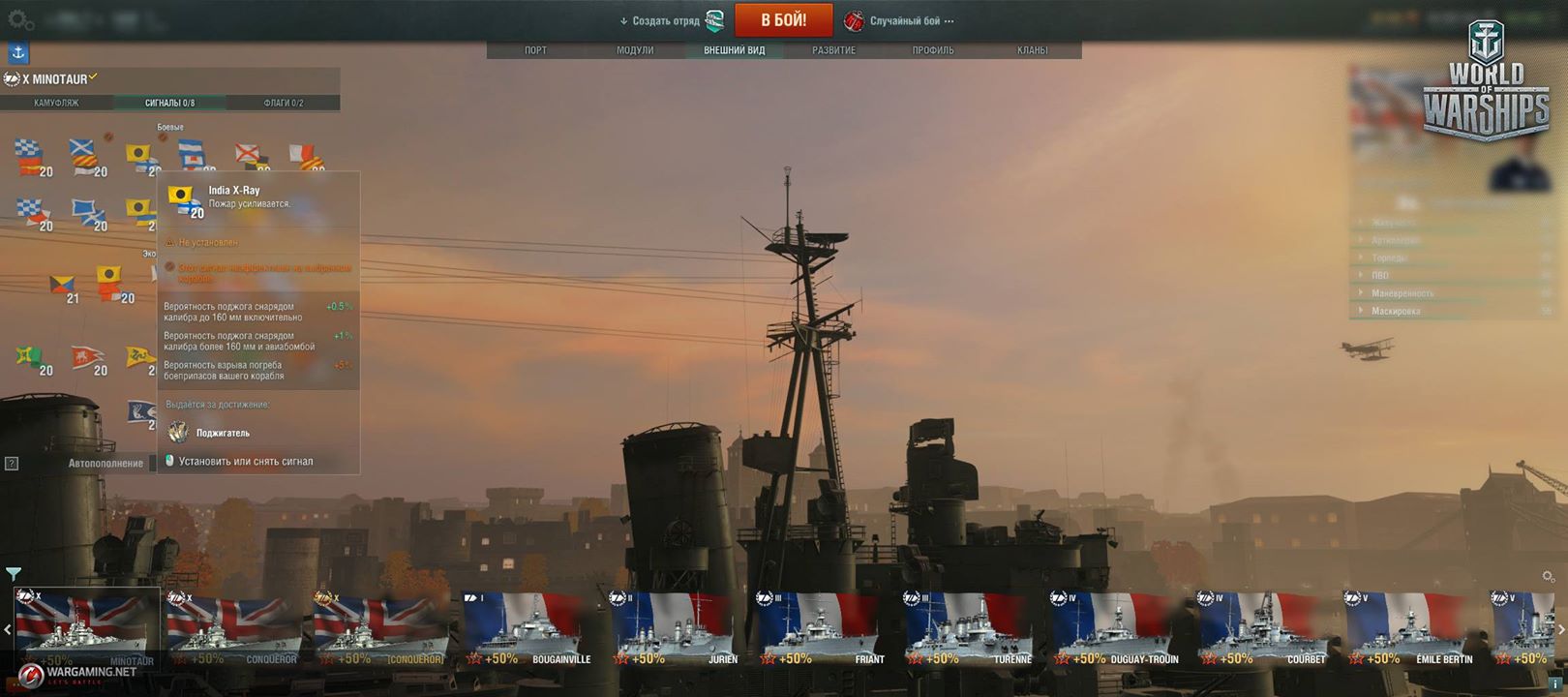Image resolution: width=1568 pixels, height=697 pixels.
Task: Click the Автопополнение signals option
Action: pos(106,464)
